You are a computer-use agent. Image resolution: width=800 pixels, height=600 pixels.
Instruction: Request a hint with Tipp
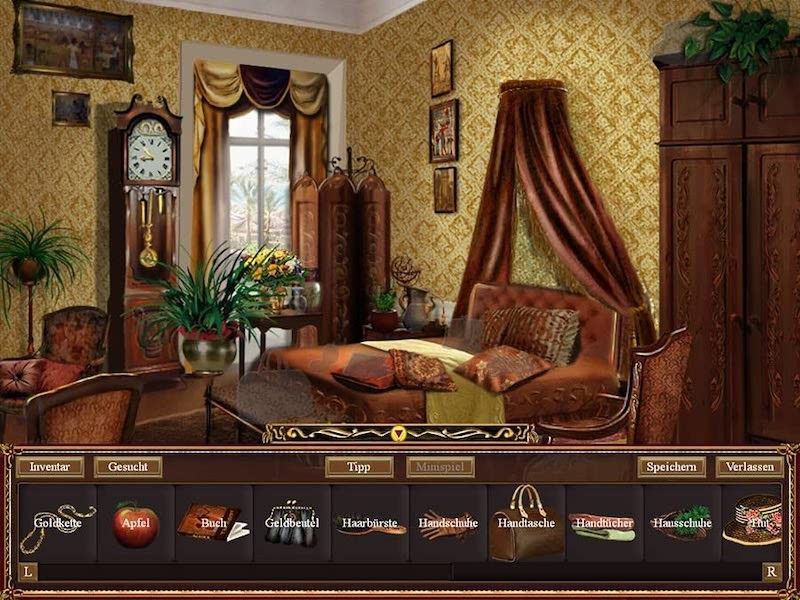[359, 467]
